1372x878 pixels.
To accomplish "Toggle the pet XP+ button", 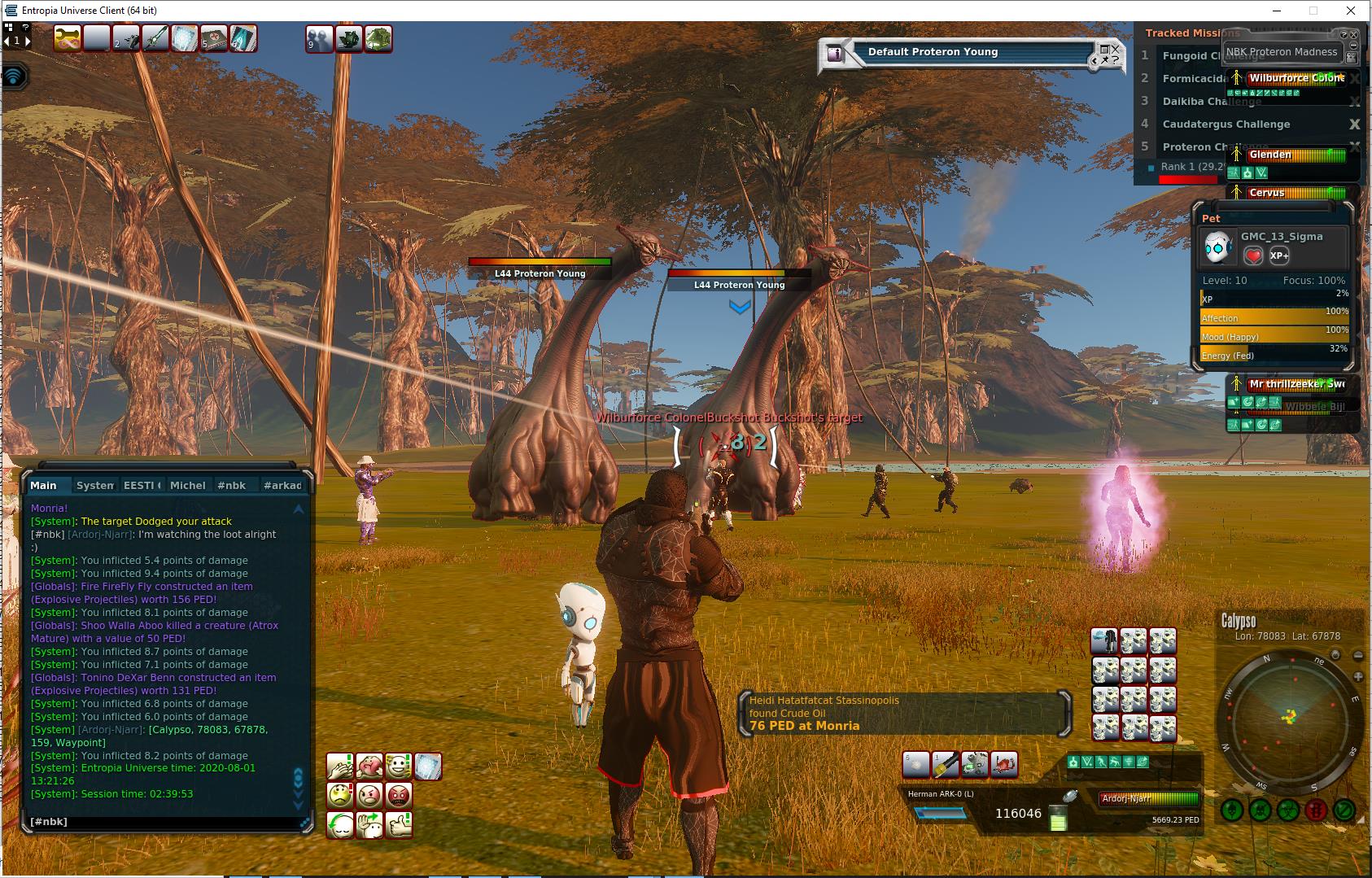I will tap(1279, 256).
